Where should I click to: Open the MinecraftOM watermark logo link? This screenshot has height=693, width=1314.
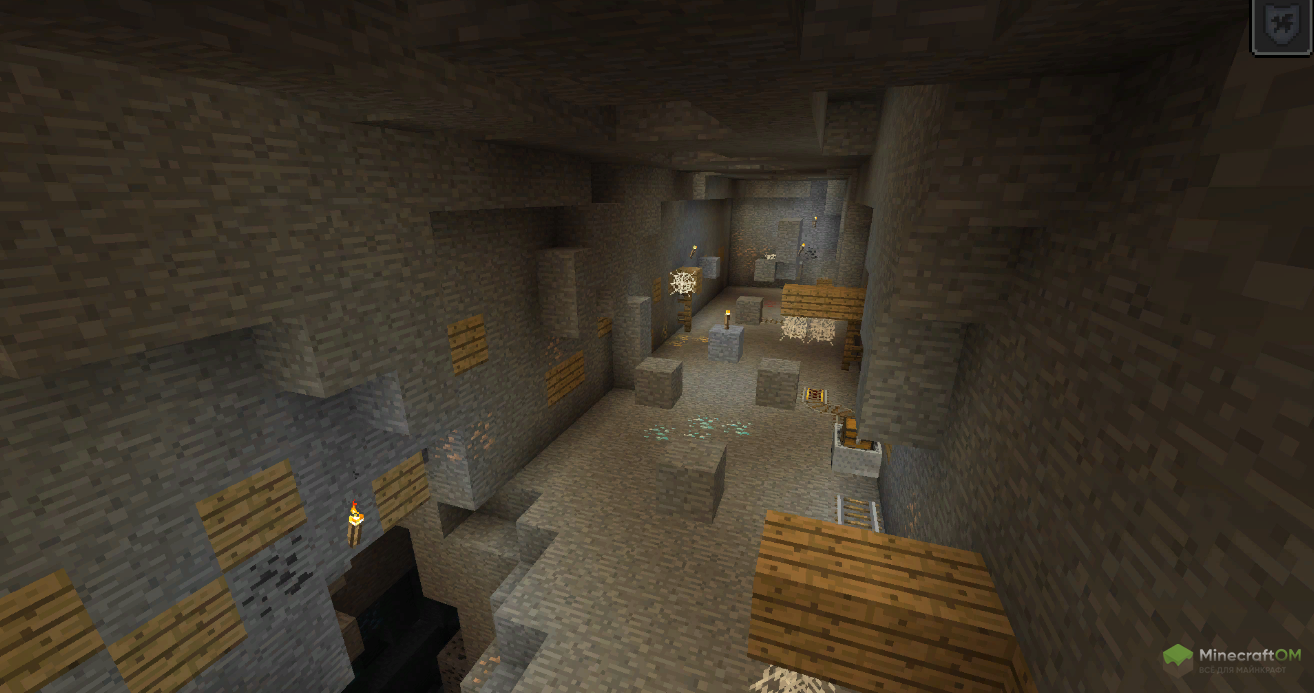coord(1232,660)
